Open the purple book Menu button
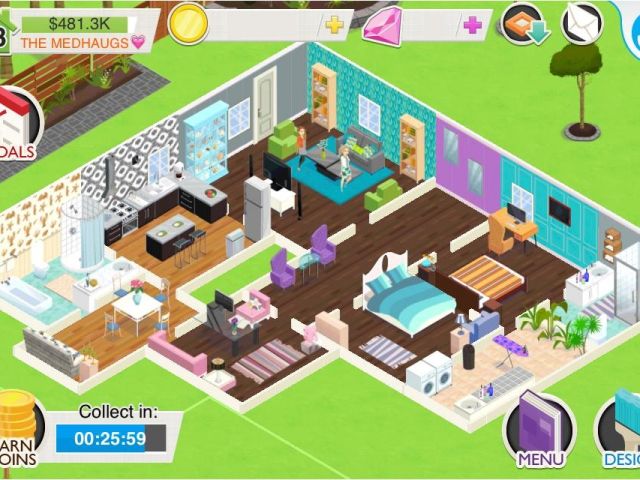Viewport: 640px width, 480px height. (540, 432)
